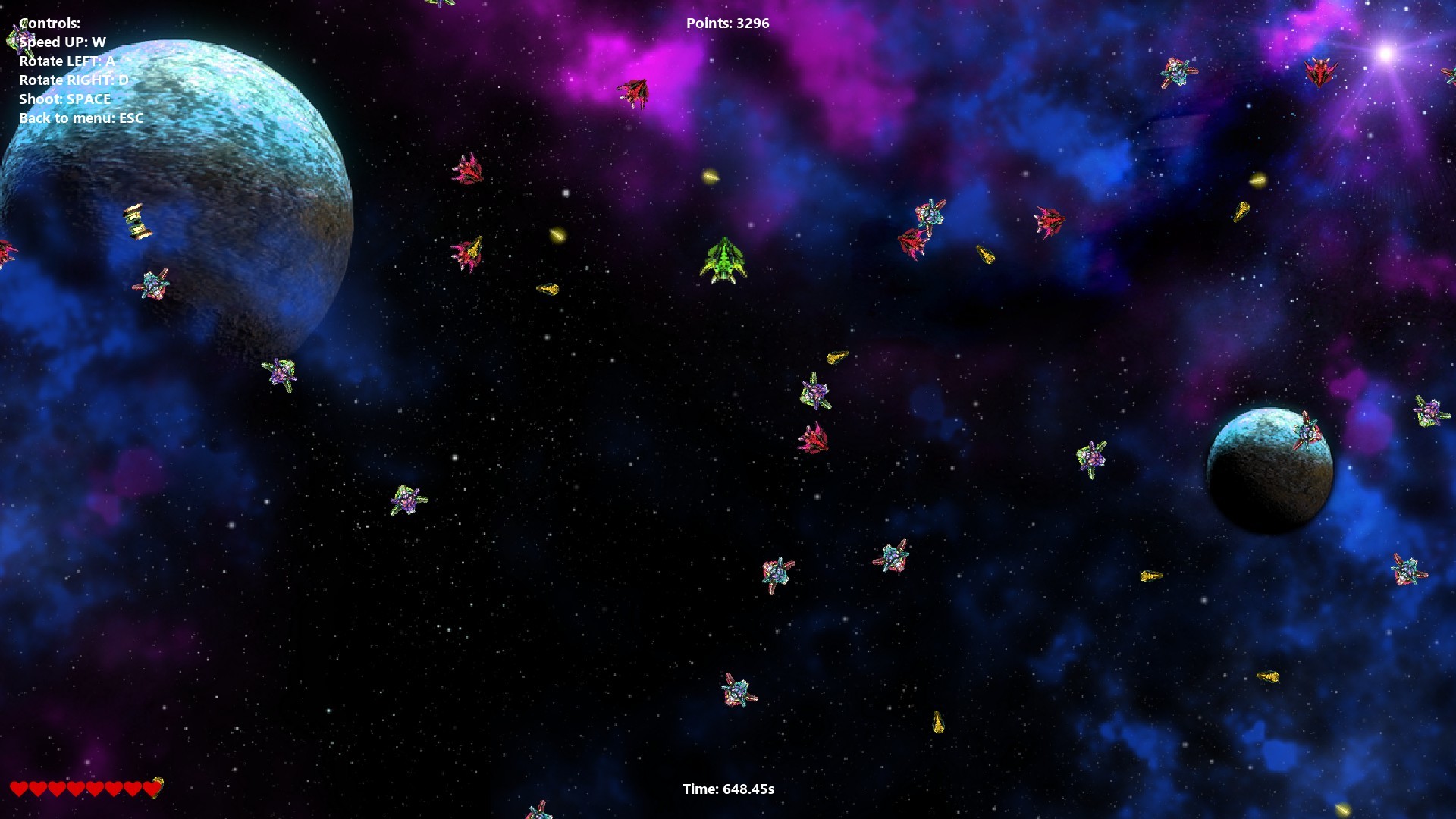The image size is (1456, 819).
Task: Click the Shoot: SPACE instruction line
Action: [x=64, y=99]
